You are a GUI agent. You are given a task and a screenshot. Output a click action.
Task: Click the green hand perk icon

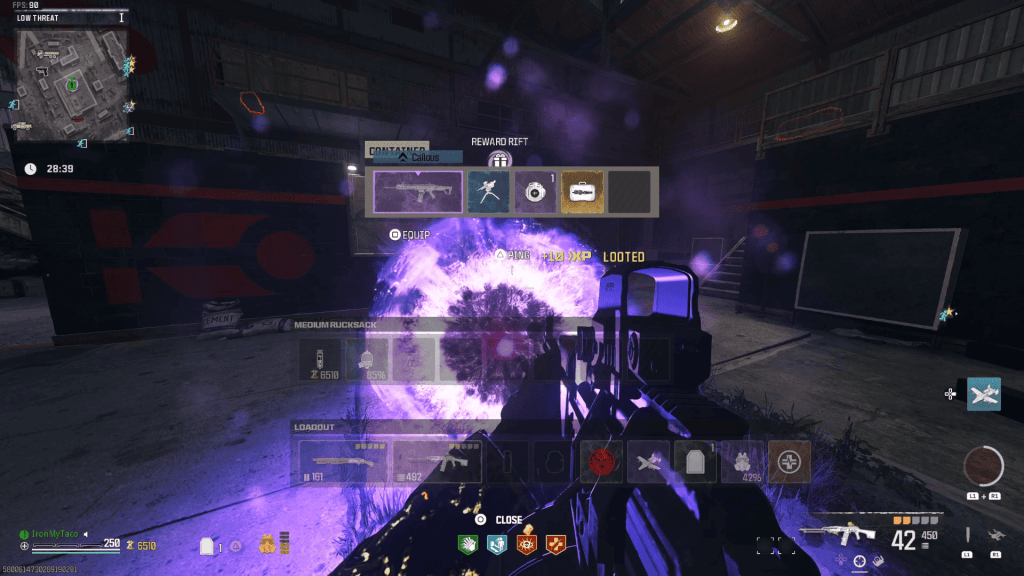(x=468, y=545)
